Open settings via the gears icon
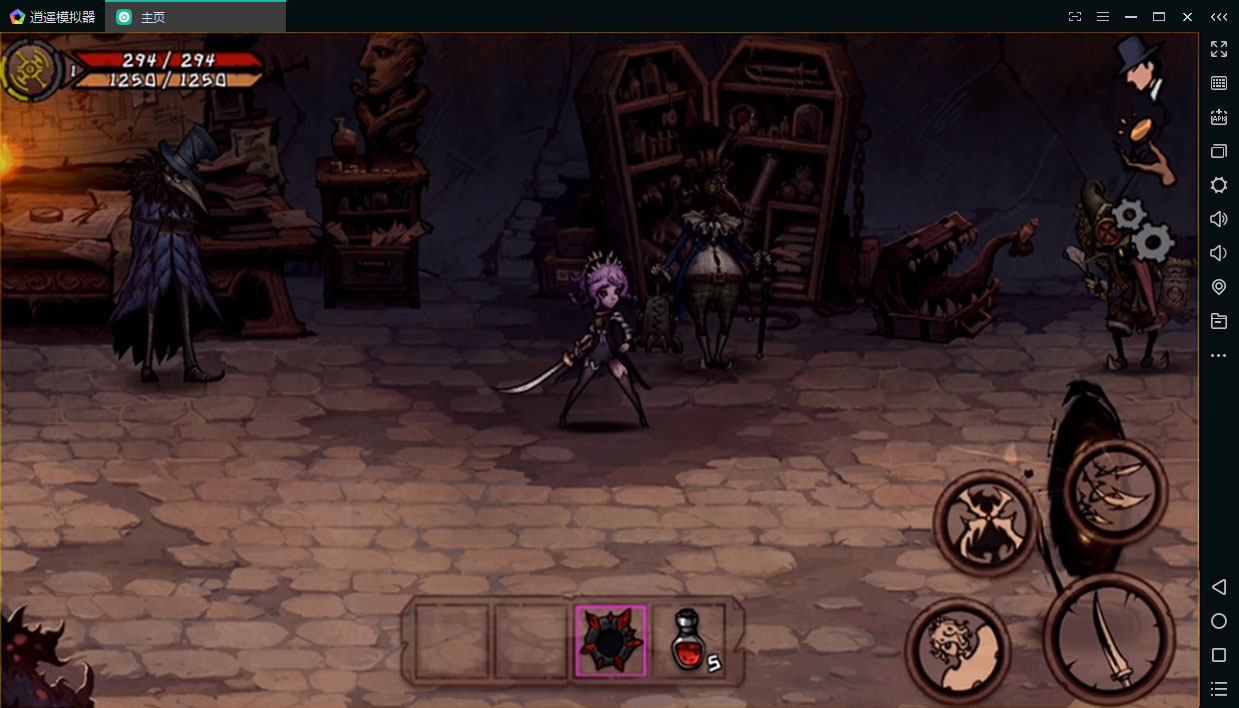The height and width of the screenshot is (708, 1239). tap(1145, 229)
